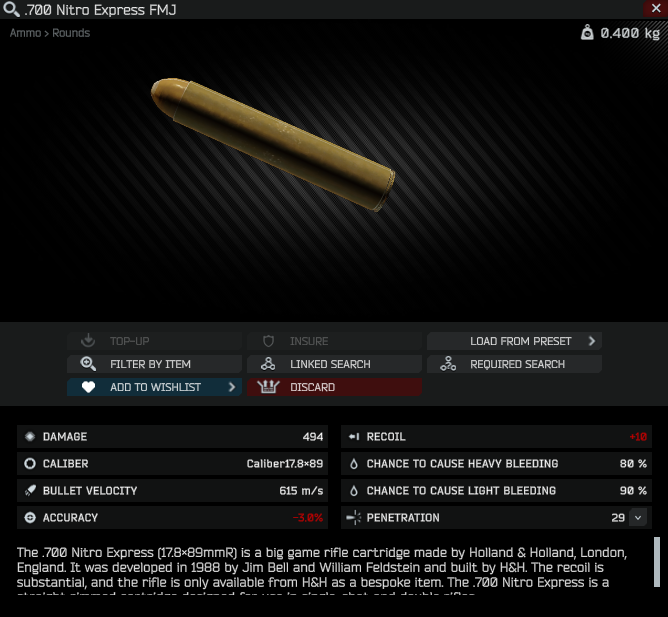Open the Load From Preset submenu
Screen dimensions: 668x617
click(514, 341)
